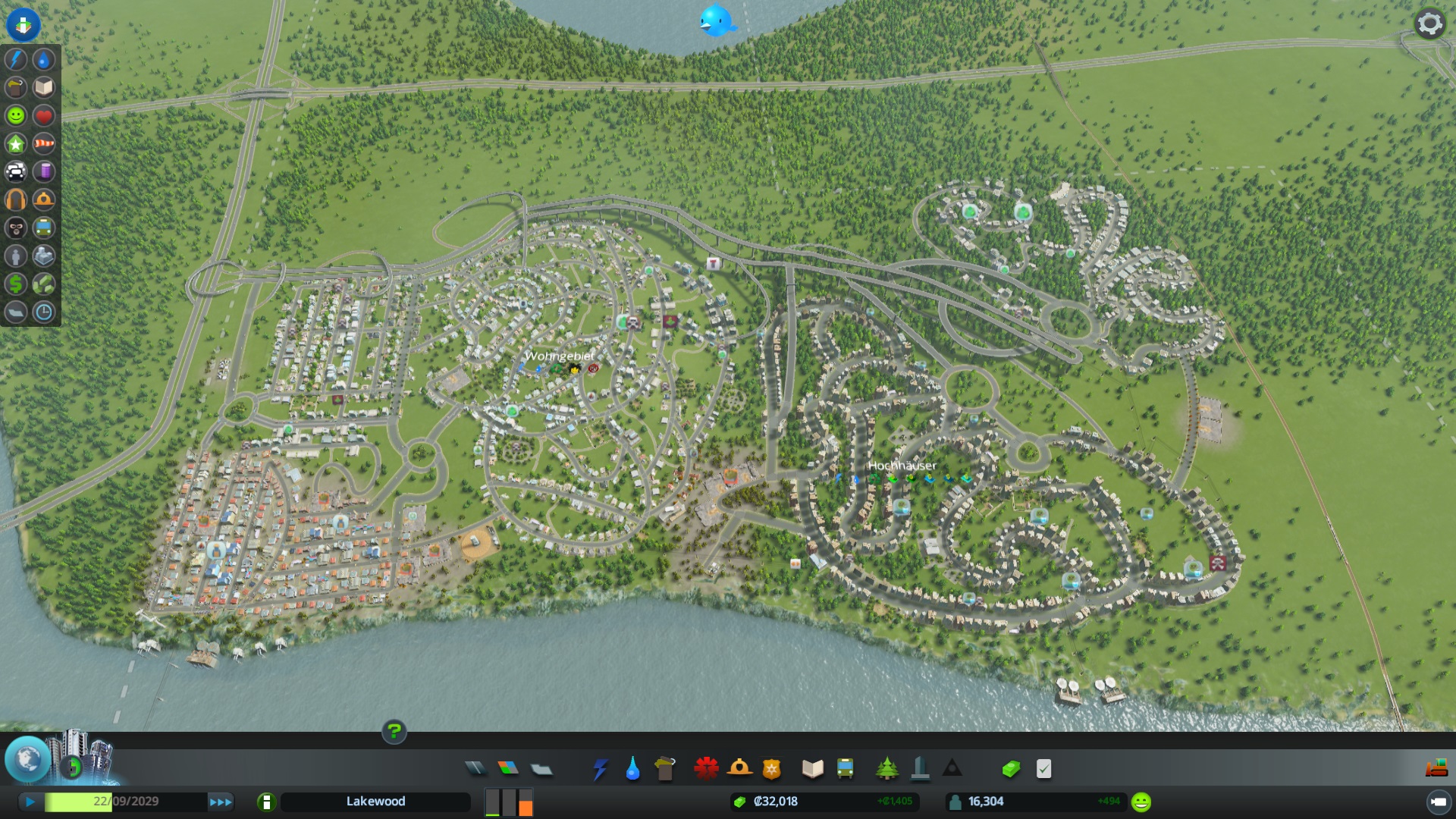
Task: Show the land value dollar view
Action: (16, 284)
